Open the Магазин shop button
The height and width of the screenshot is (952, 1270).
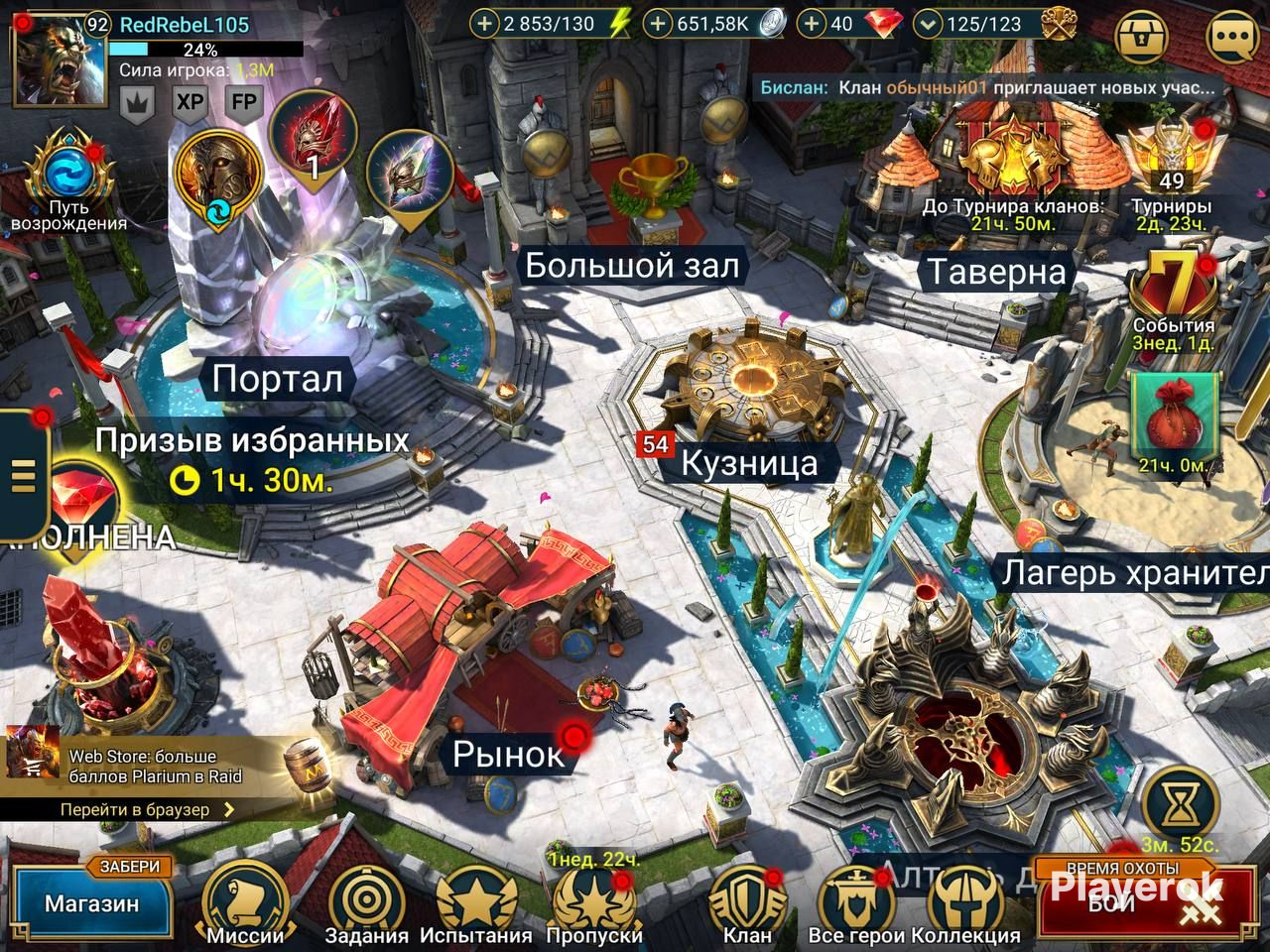click(91, 902)
